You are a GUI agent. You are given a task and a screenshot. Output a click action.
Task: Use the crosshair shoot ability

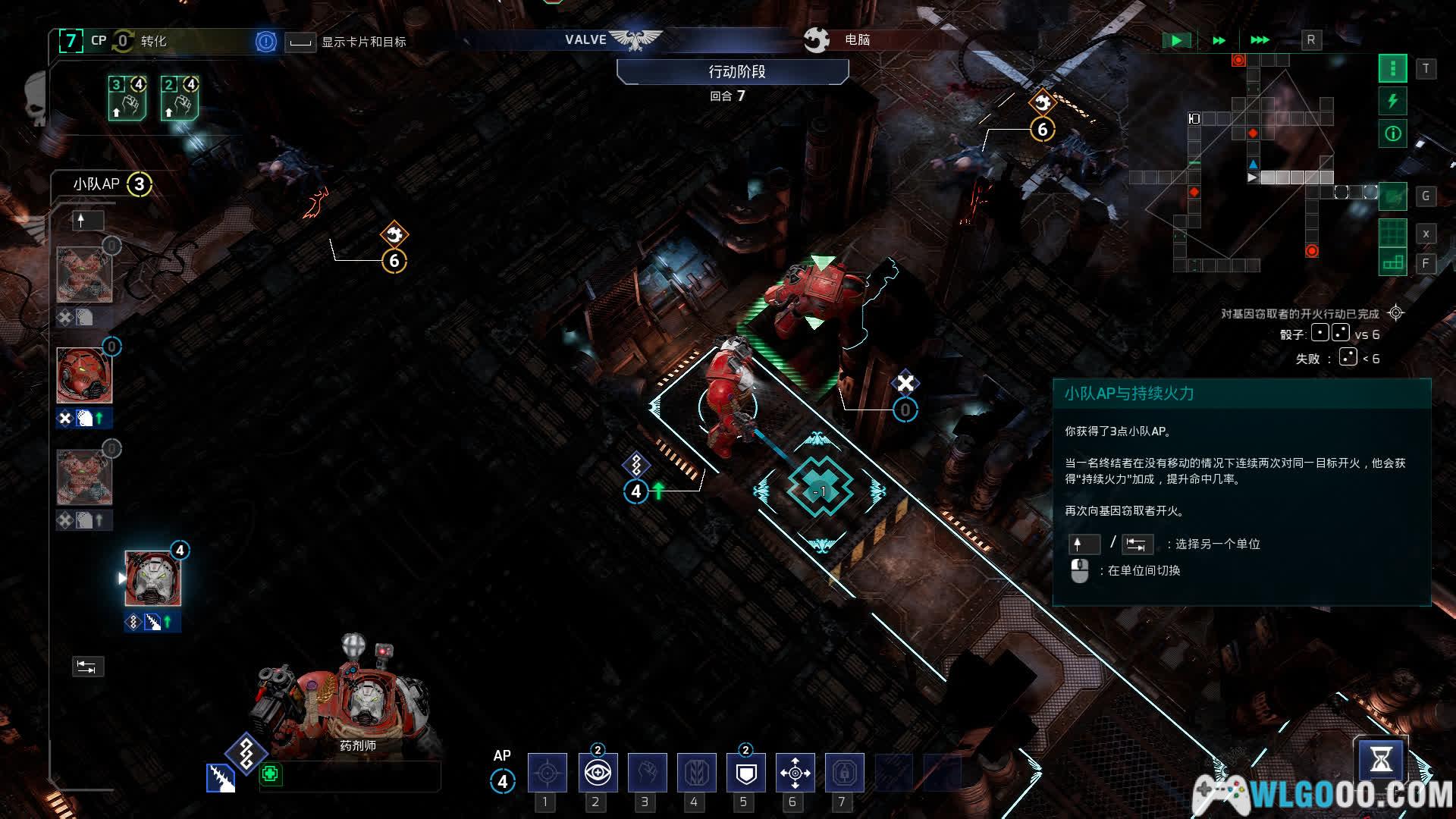pos(547,773)
